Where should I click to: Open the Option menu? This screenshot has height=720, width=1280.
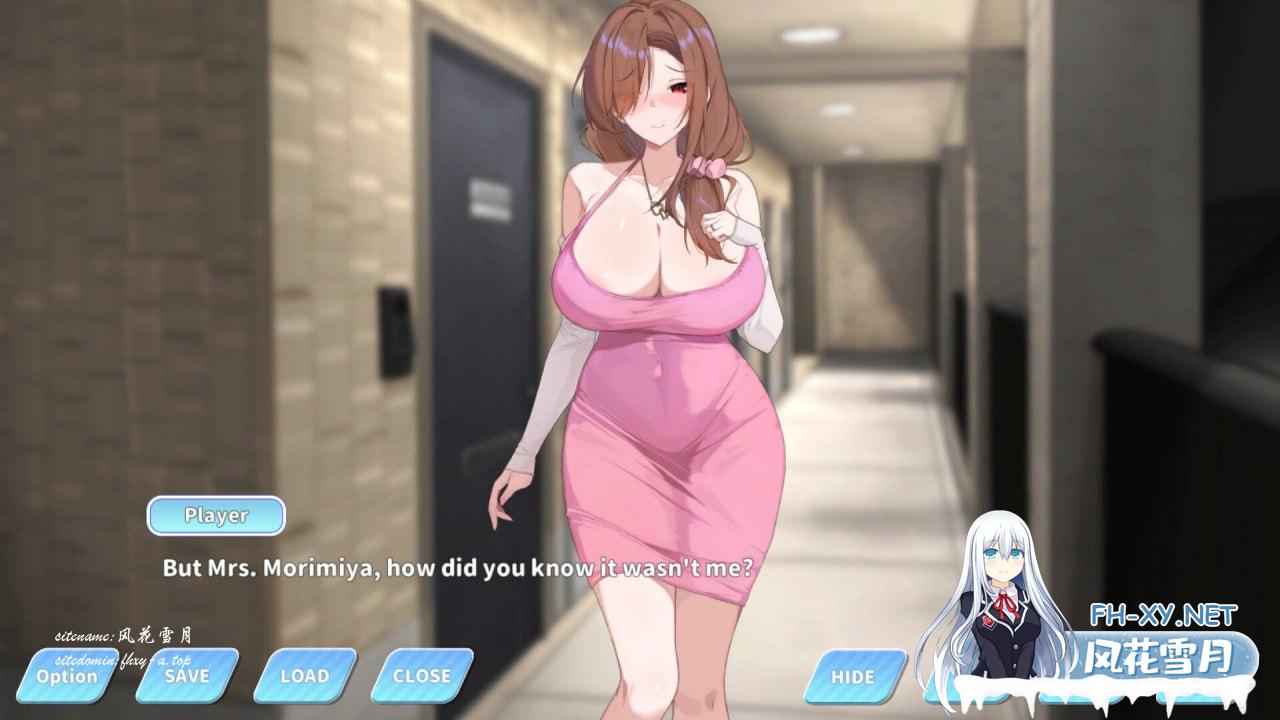click(x=67, y=676)
